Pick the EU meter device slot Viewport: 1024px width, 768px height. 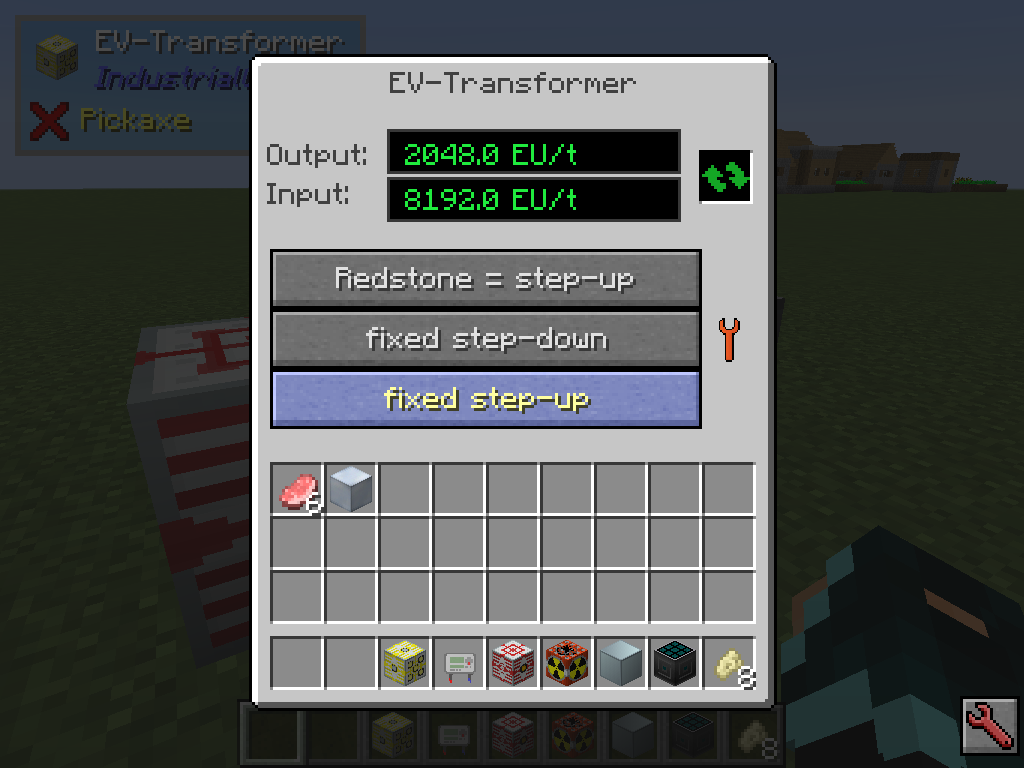pyautogui.click(x=460, y=663)
